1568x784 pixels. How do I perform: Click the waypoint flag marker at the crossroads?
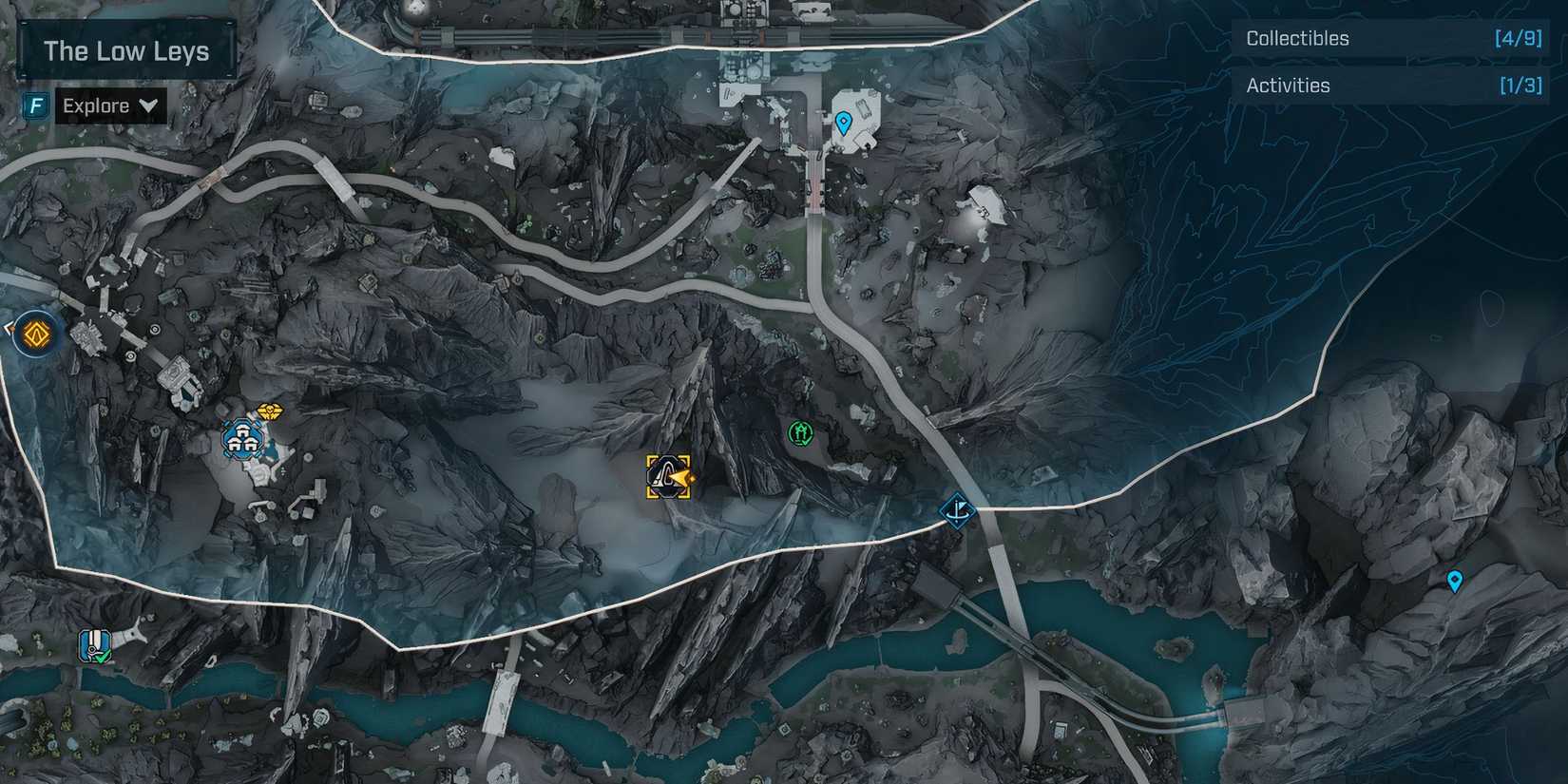point(958,510)
